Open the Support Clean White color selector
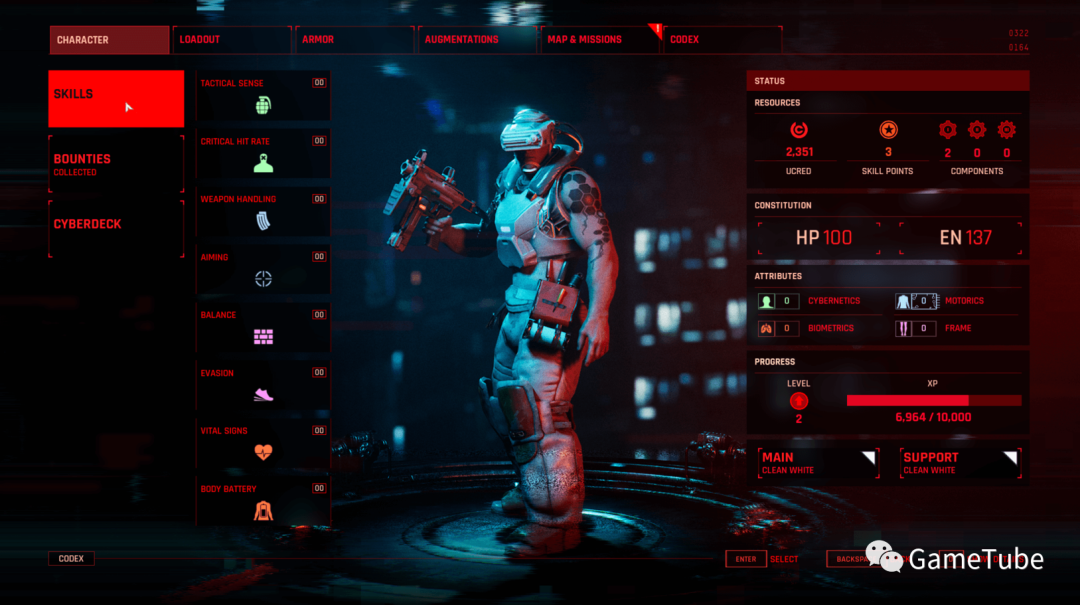The height and width of the screenshot is (605, 1080). (960, 462)
